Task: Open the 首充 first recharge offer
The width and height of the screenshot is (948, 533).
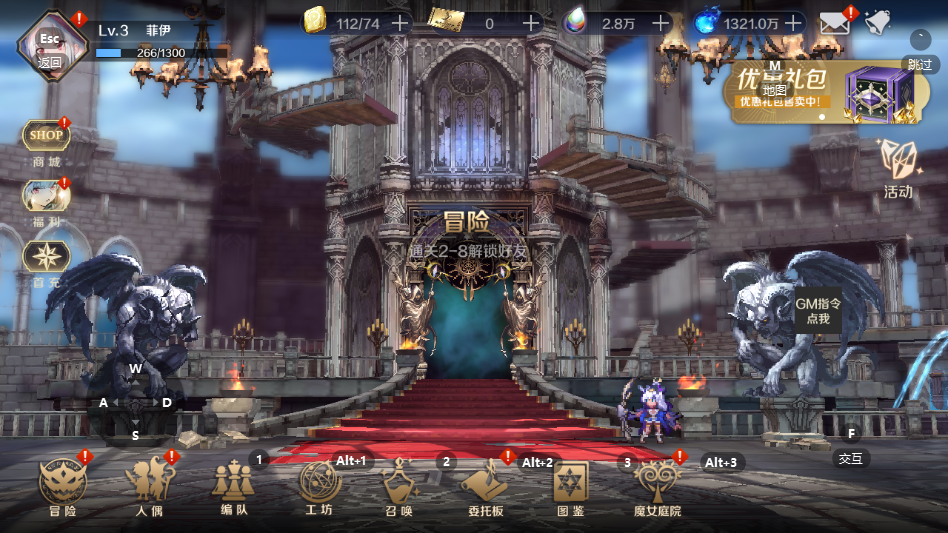Action: point(46,256)
